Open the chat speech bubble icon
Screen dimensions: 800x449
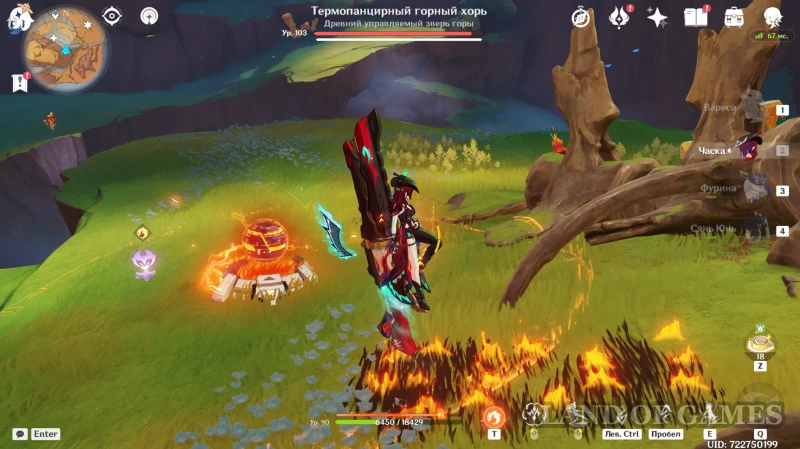pyautogui.click(x=19, y=434)
